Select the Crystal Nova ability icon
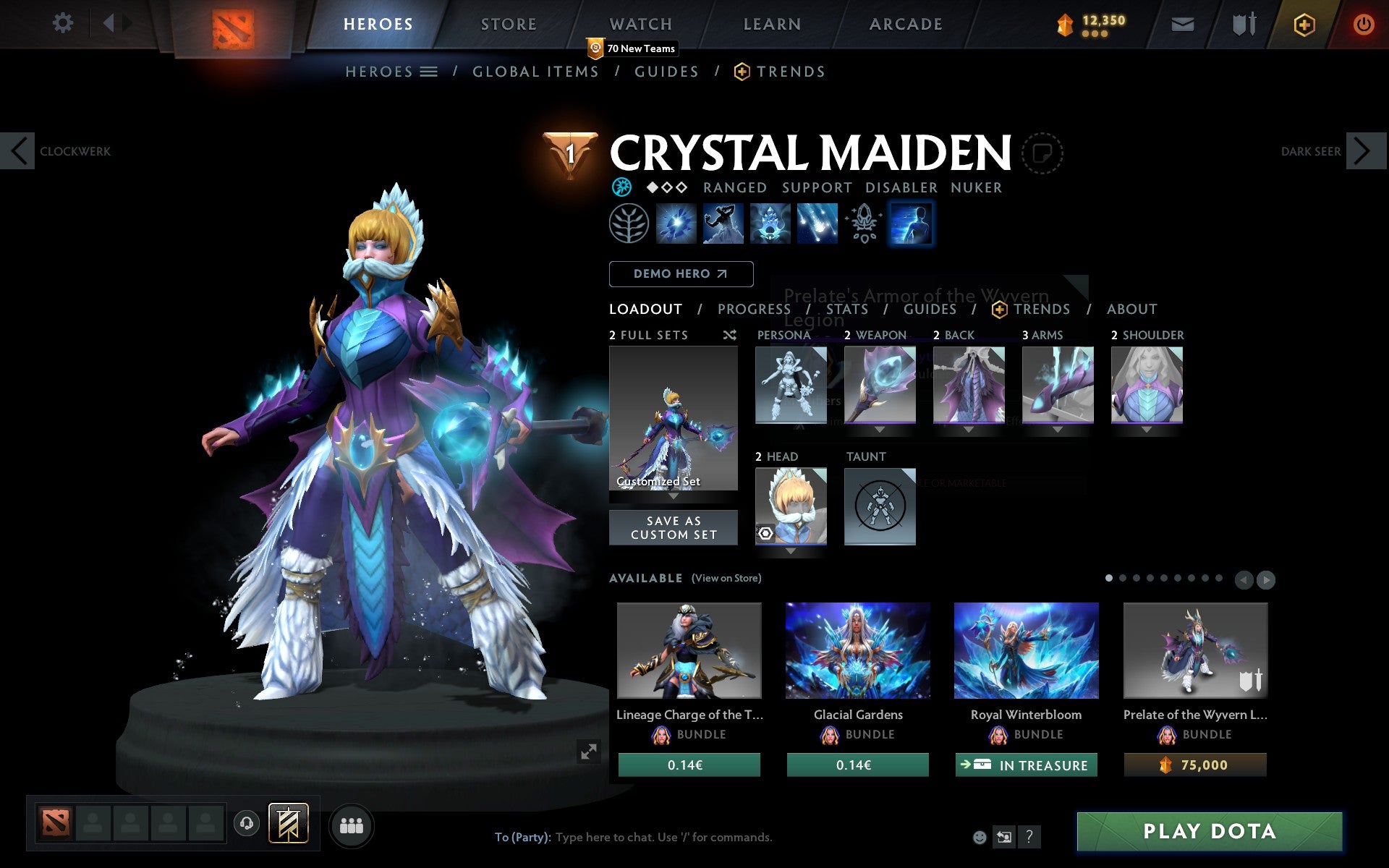Viewport: 1389px width, 868px height. click(x=676, y=224)
